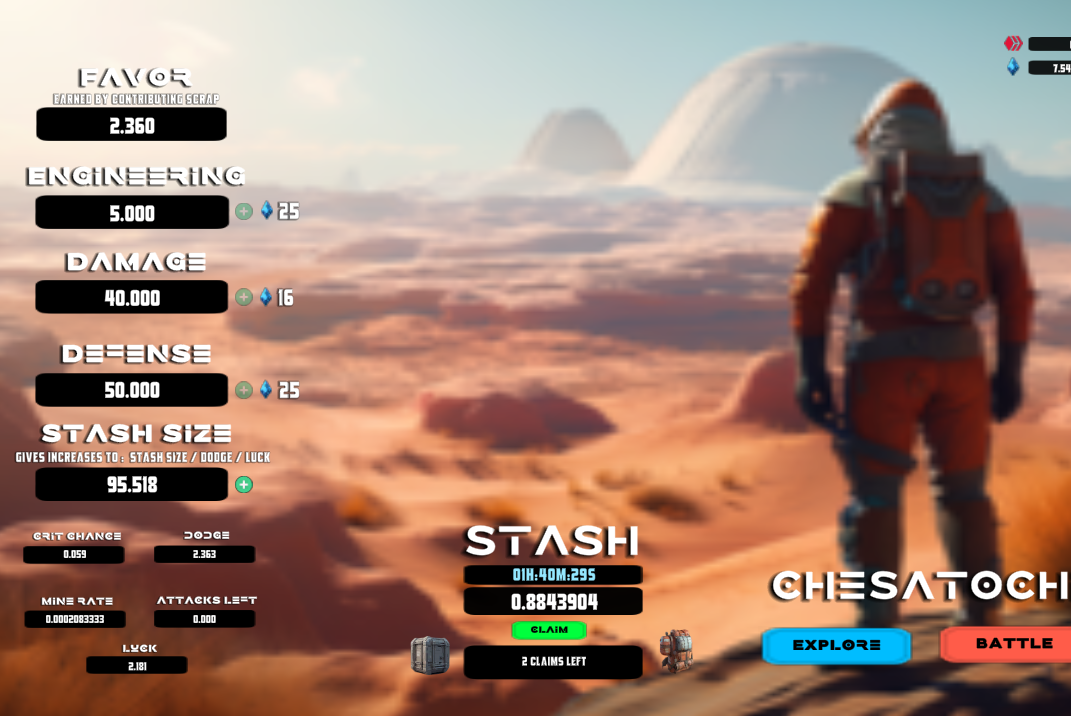Expand Stash Size with the plus button
The height and width of the screenshot is (716, 1071).
point(244,485)
